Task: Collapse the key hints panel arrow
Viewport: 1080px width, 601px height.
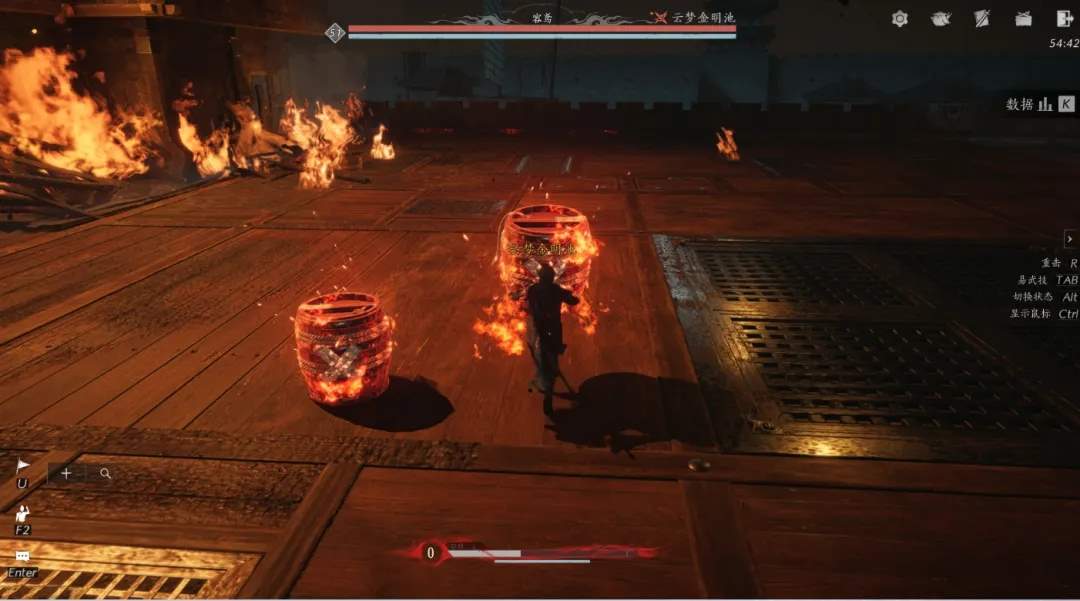Action: pyautogui.click(x=1070, y=239)
